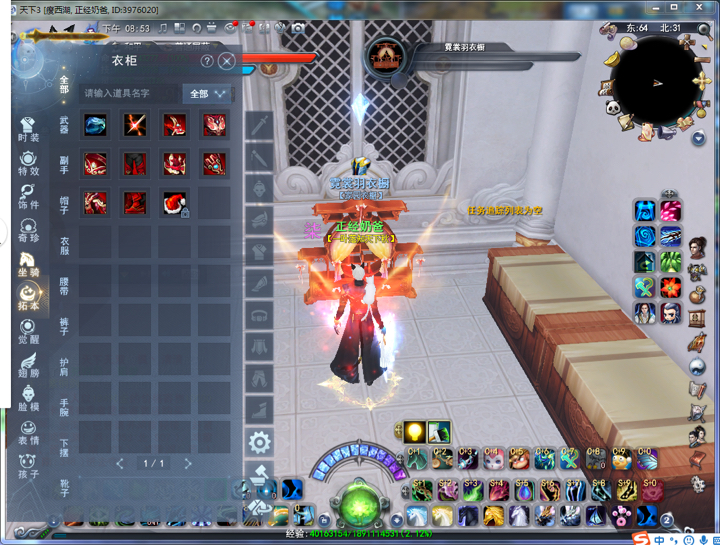Open the wardrobe help question mark

click(x=208, y=61)
